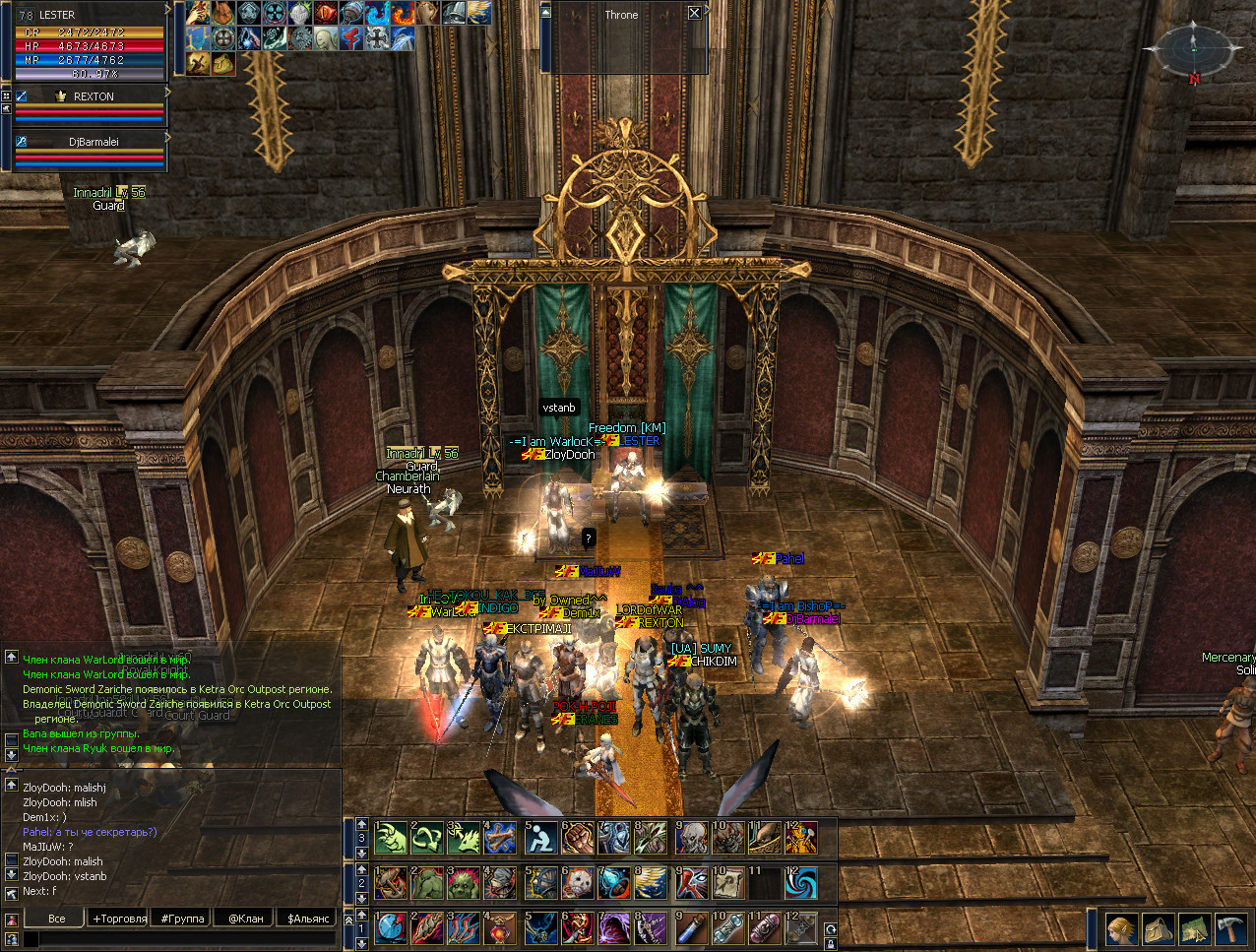Close the Throne target window
The image size is (1256, 952).
(x=694, y=13)
